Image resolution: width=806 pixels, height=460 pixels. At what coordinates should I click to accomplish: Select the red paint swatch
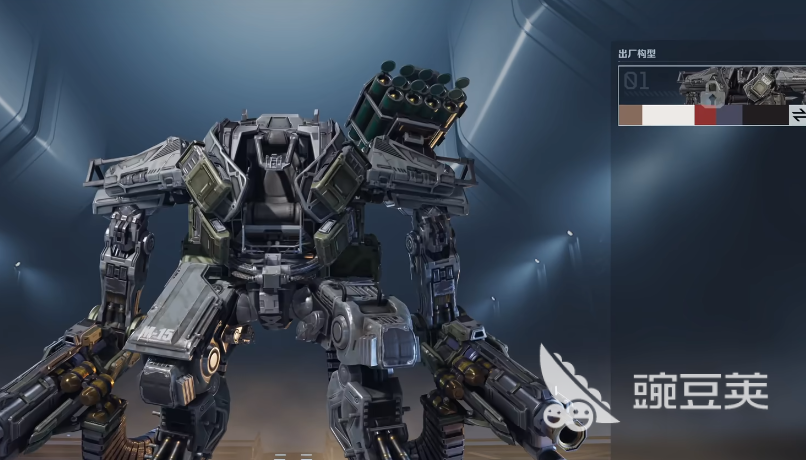pyautogui.click(x=706, y=116)
